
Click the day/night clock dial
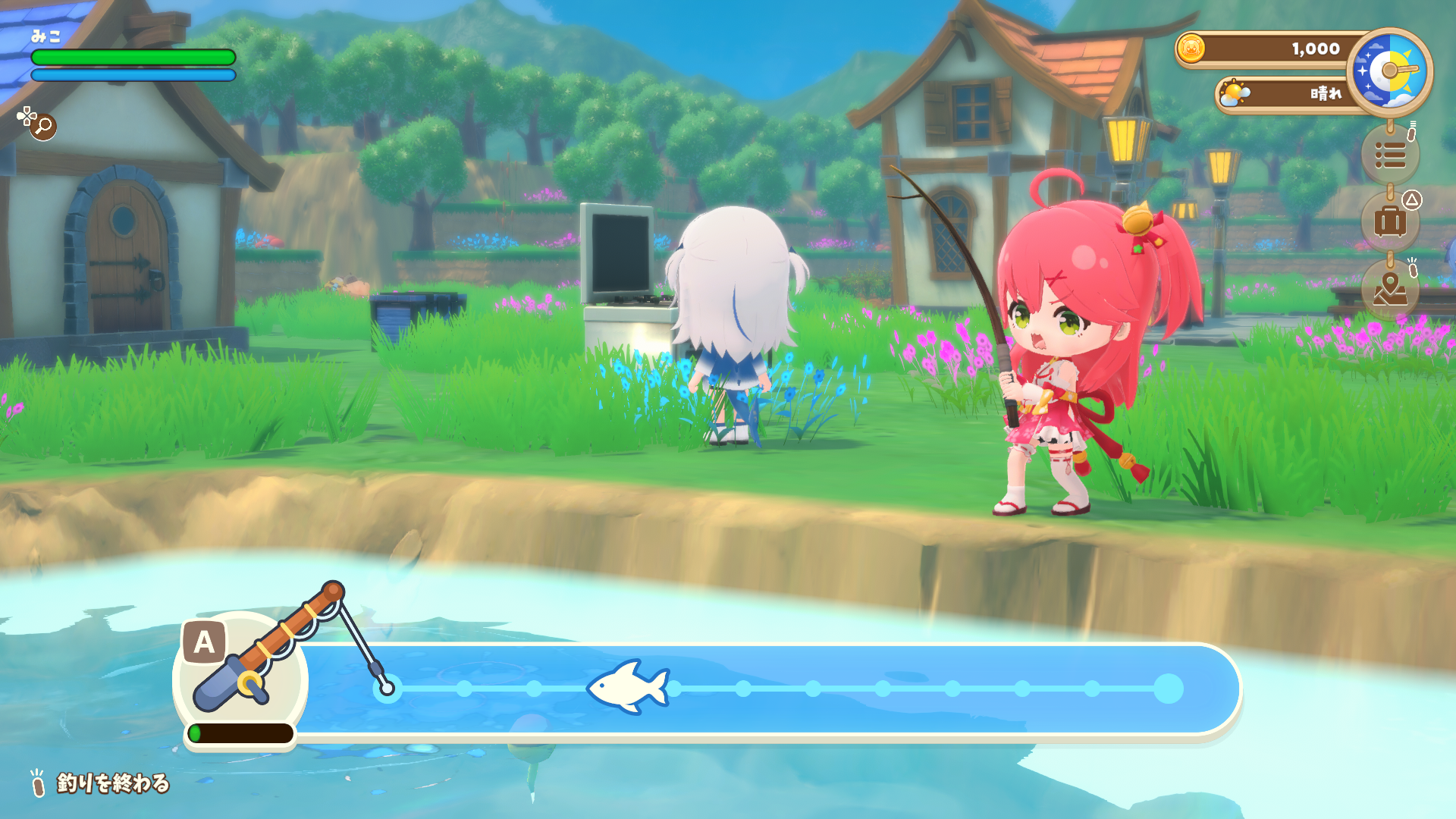tap(1389, 72)
